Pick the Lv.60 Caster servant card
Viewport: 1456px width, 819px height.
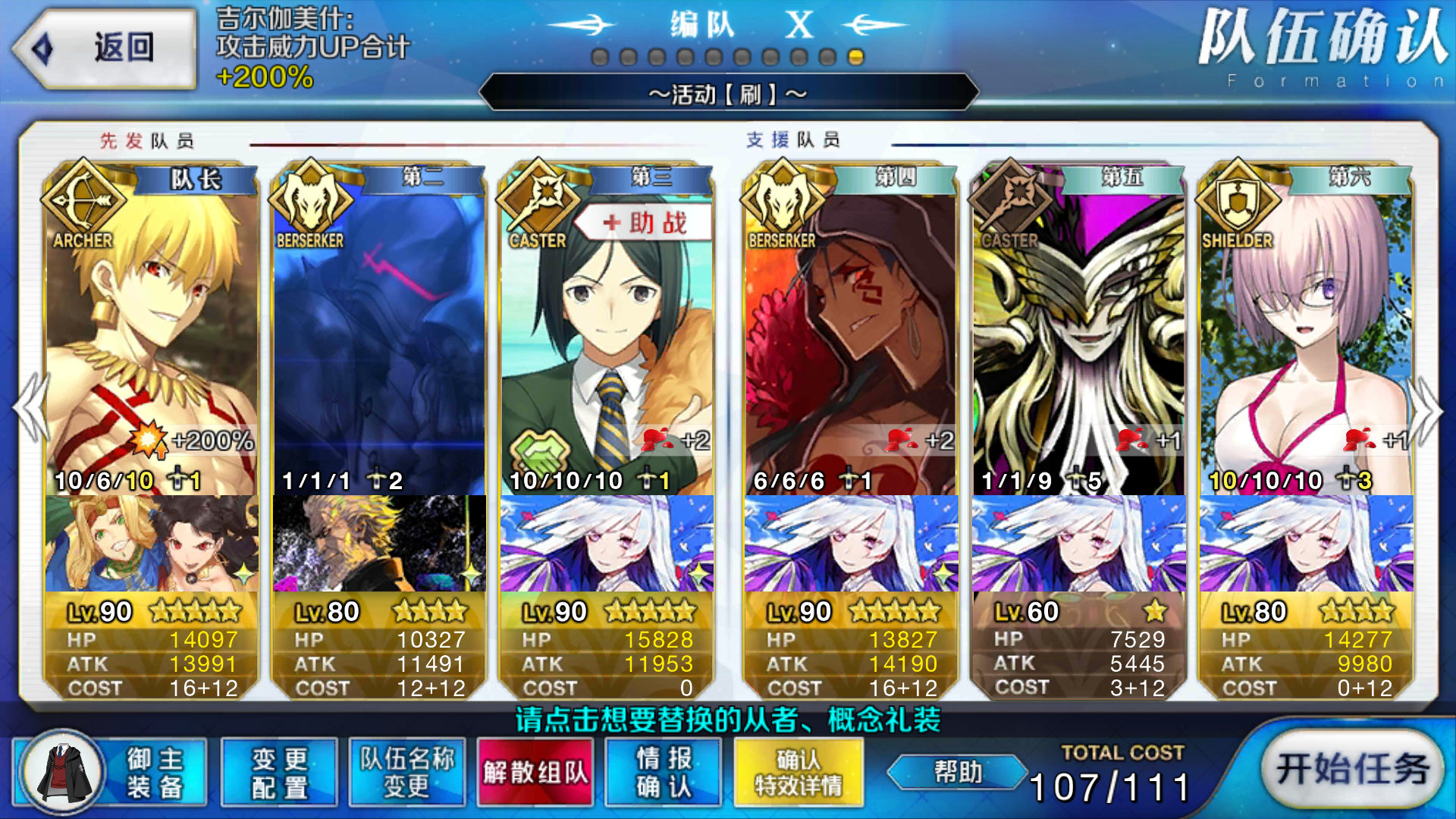click(x=1078, y=341)
